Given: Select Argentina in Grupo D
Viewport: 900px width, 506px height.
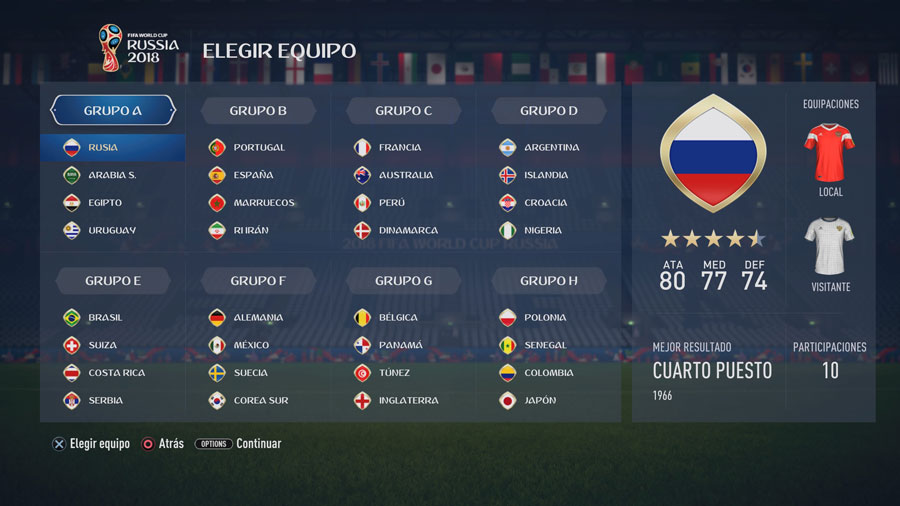Looking at the screenshot, I should pyautogui.click(x=550, y=148).
